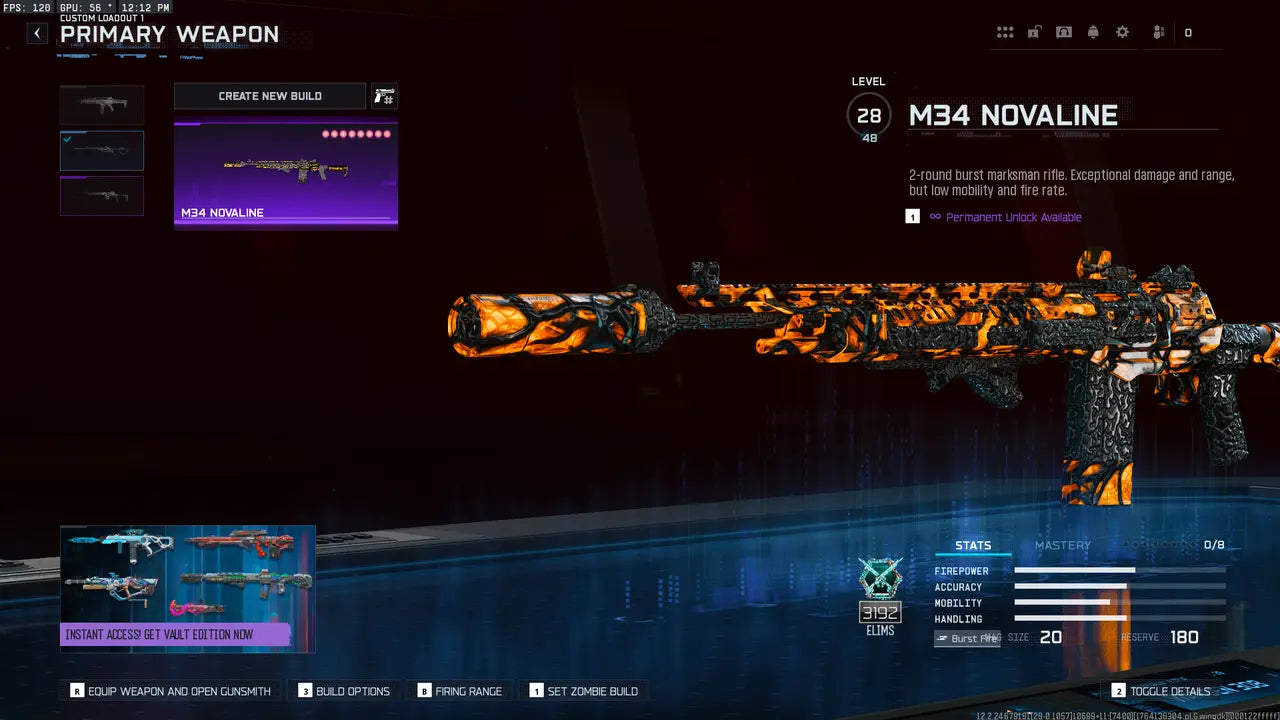
Task: Click the Permanent Unlock Available link
Action: pyautogui.click(x=1013, y=217)
